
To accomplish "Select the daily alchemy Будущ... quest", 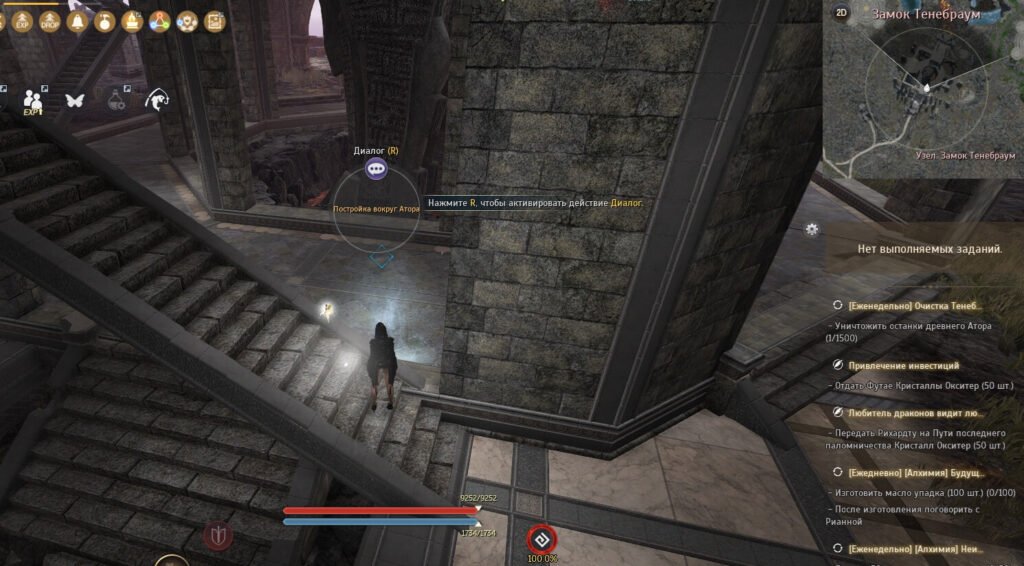I will pyautogui.click(x=915, y=472).
